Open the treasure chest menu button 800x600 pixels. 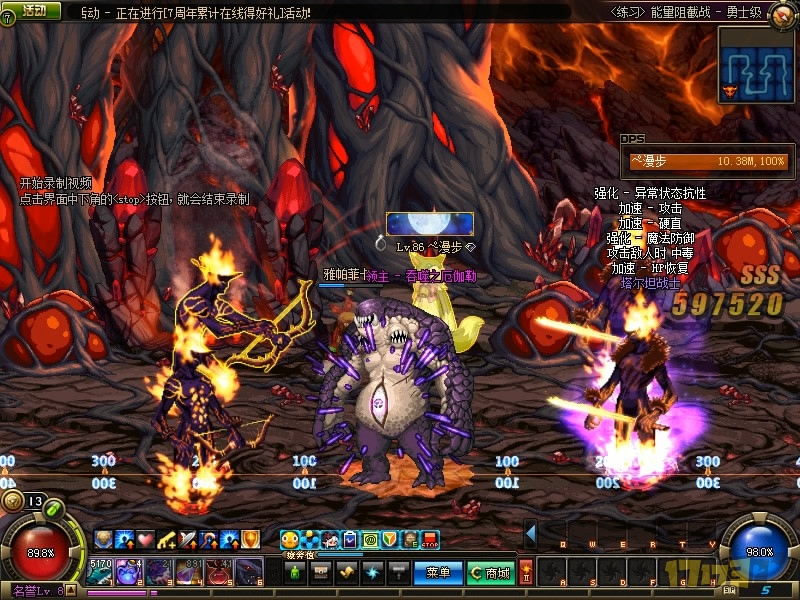coord(321,573)
